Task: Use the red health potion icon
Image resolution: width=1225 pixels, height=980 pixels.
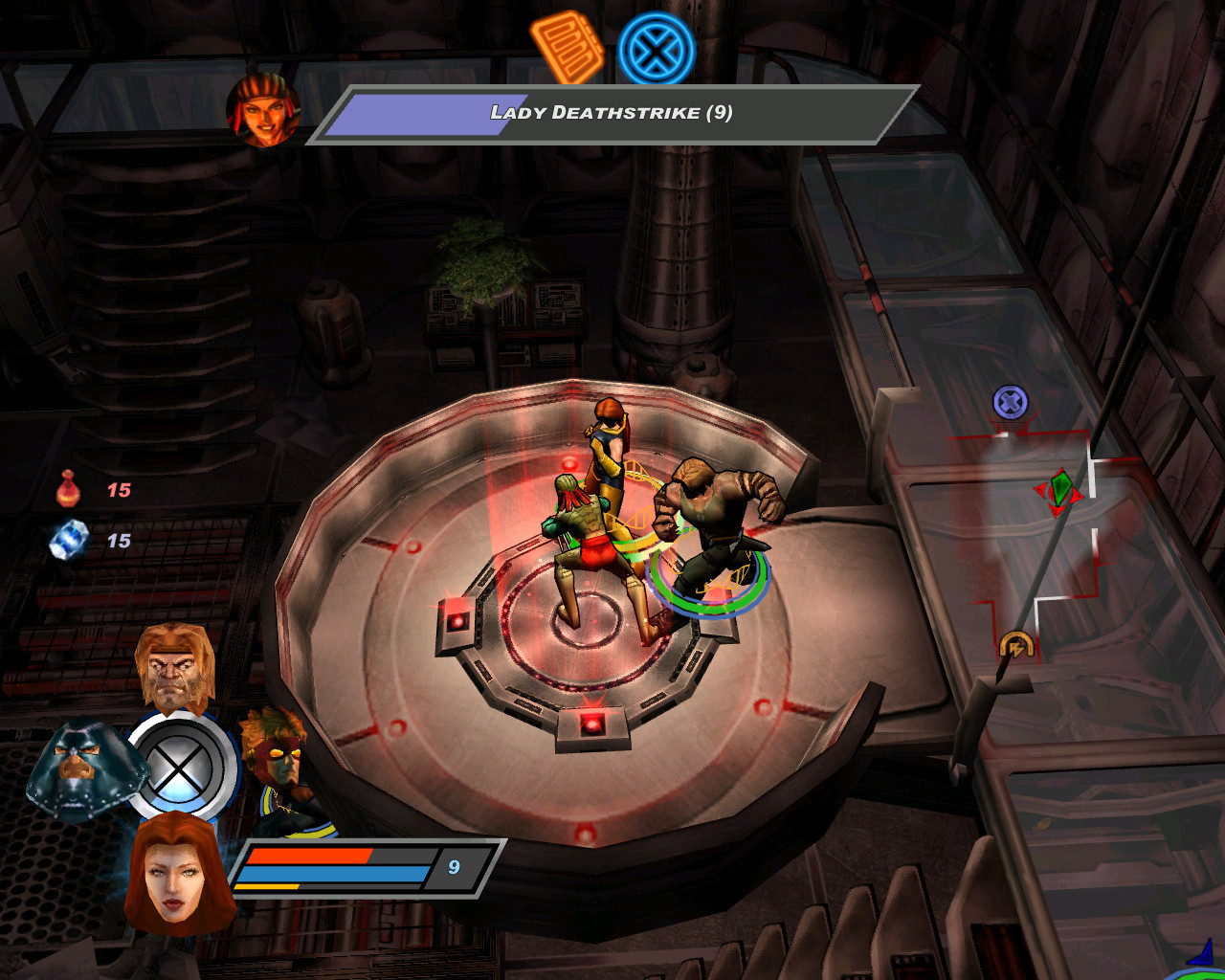Action: [68, 490]
